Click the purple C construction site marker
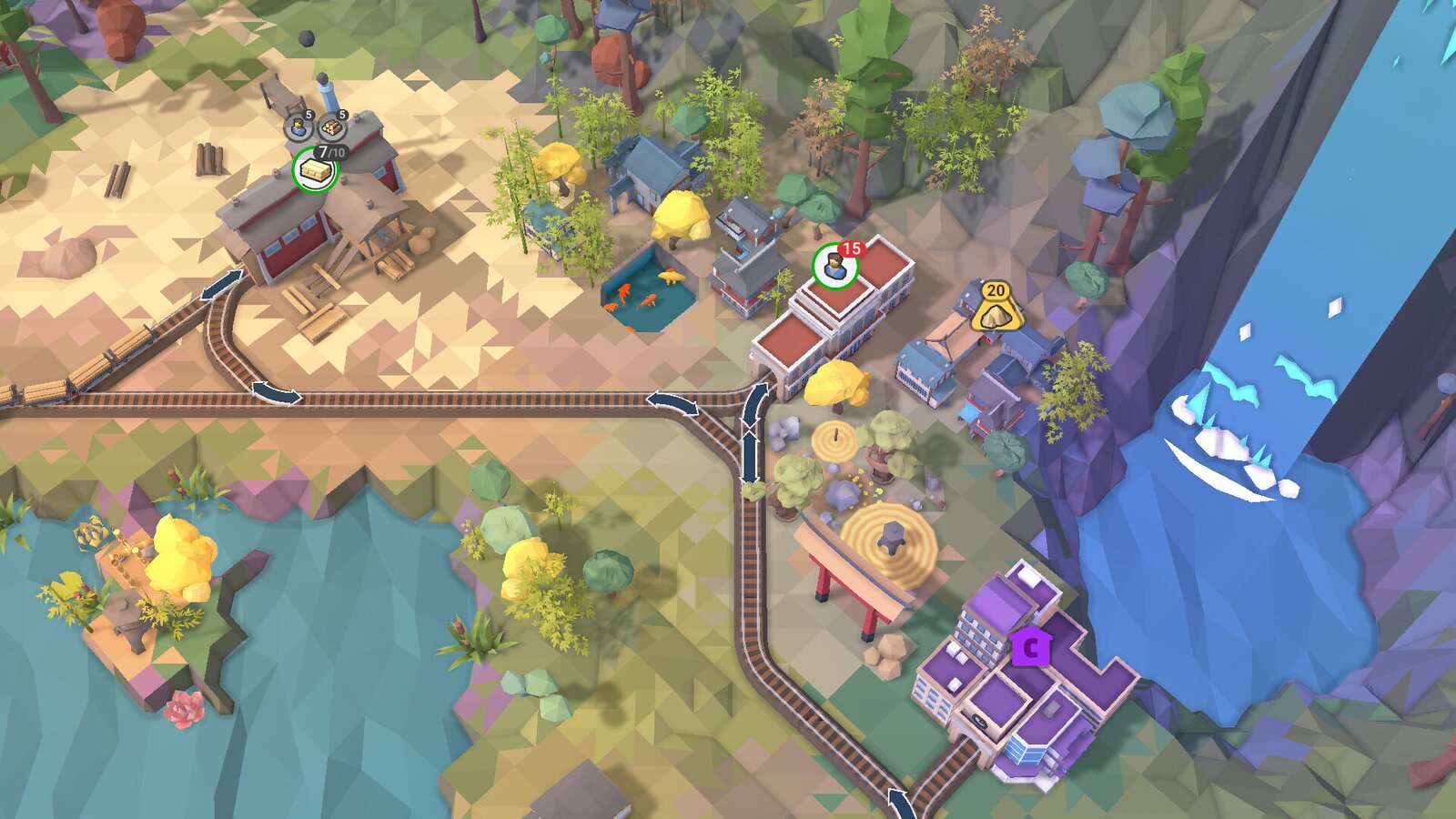1456x819 pixels. [x=1033, y=648]
